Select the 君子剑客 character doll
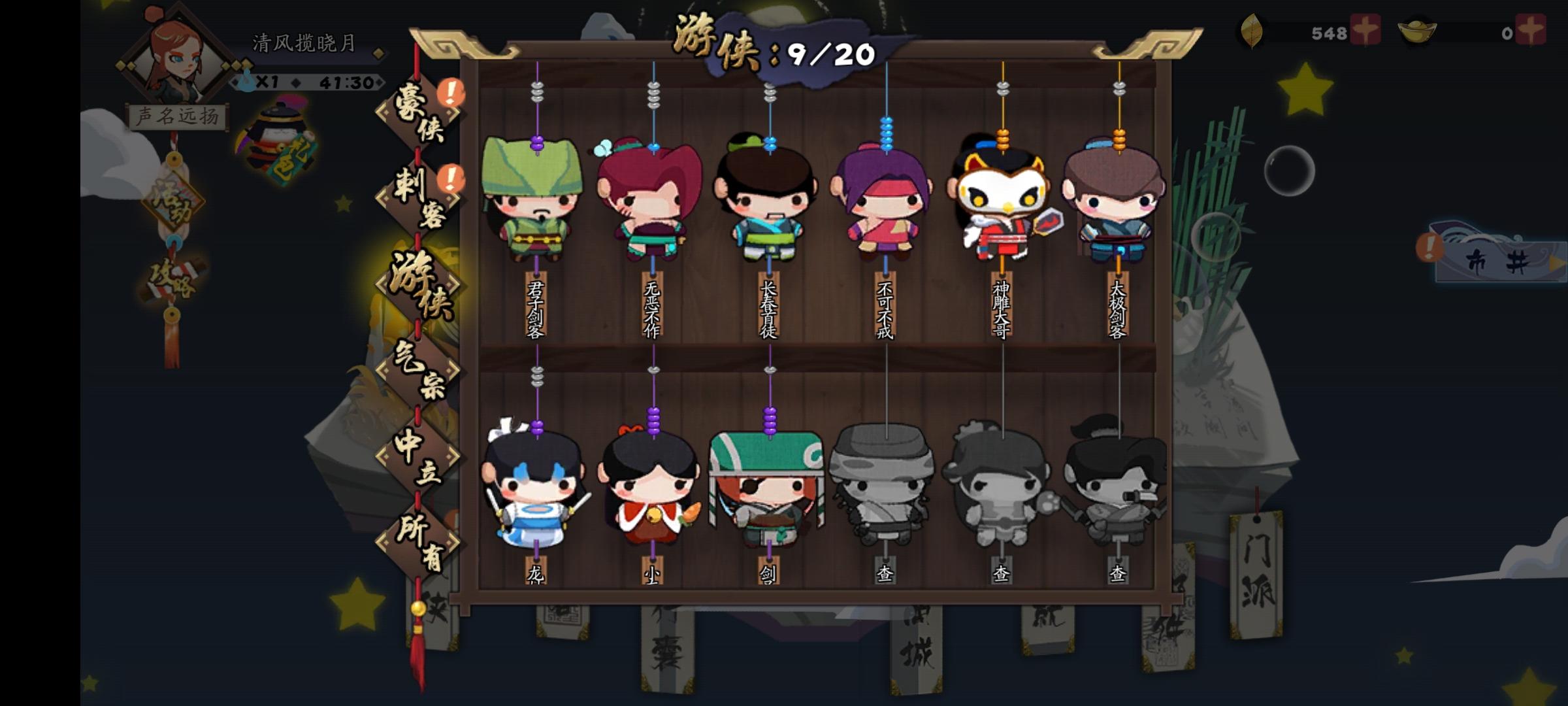1568x706 pixels. (536, 203)
